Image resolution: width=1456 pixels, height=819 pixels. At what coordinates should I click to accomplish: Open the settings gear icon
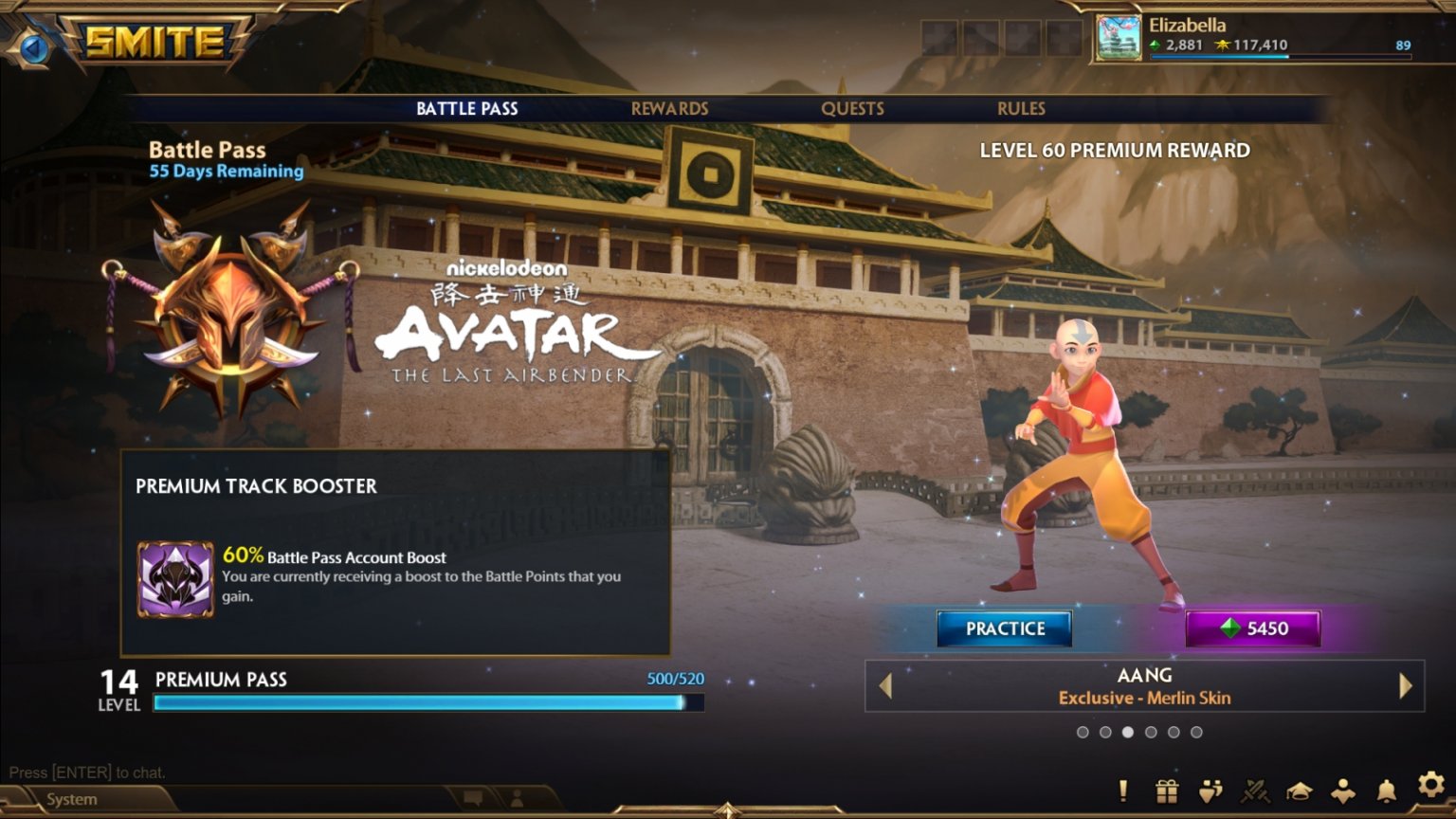tap(1429, 787)
